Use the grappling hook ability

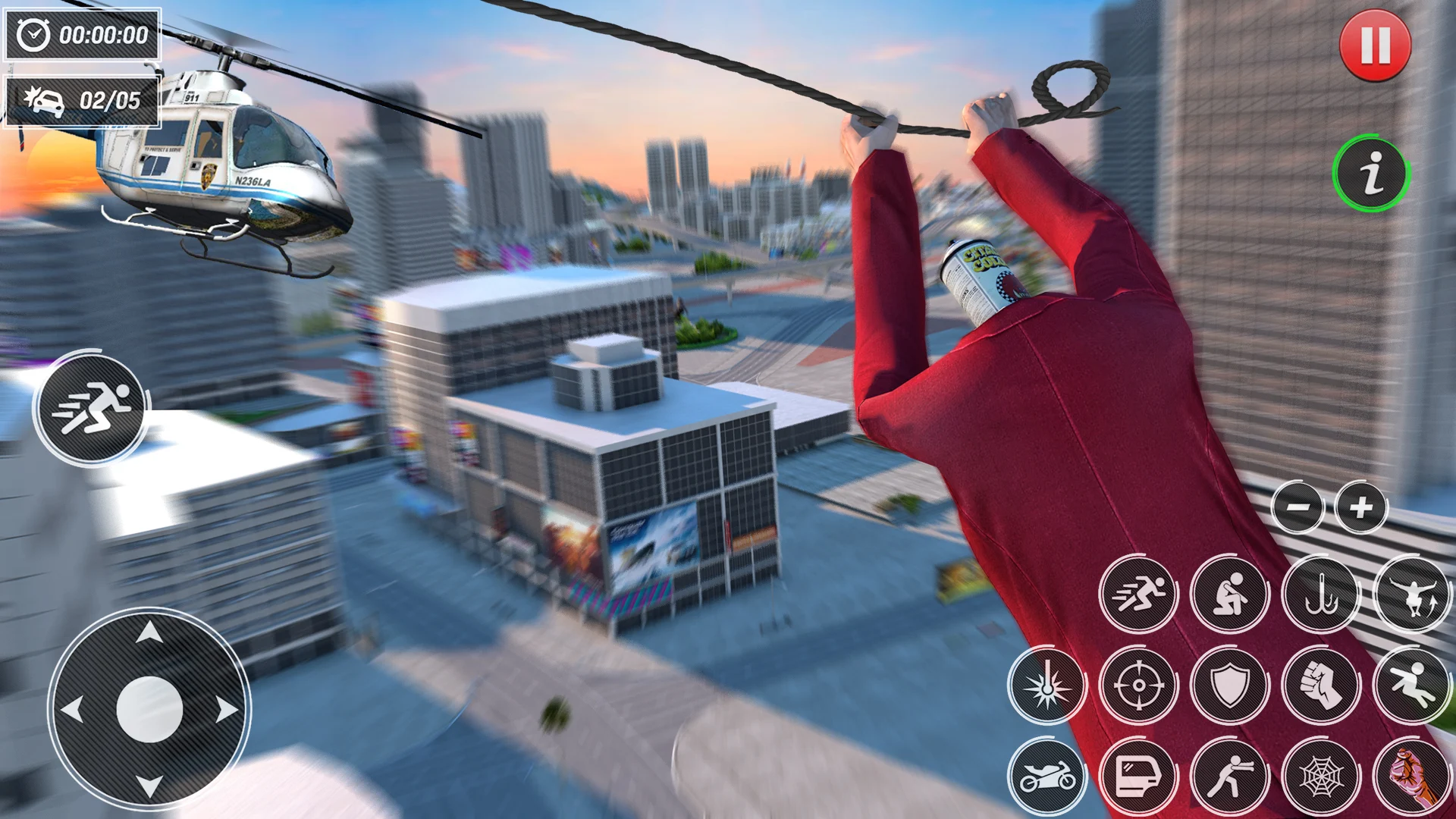[x=1320, y=594]
